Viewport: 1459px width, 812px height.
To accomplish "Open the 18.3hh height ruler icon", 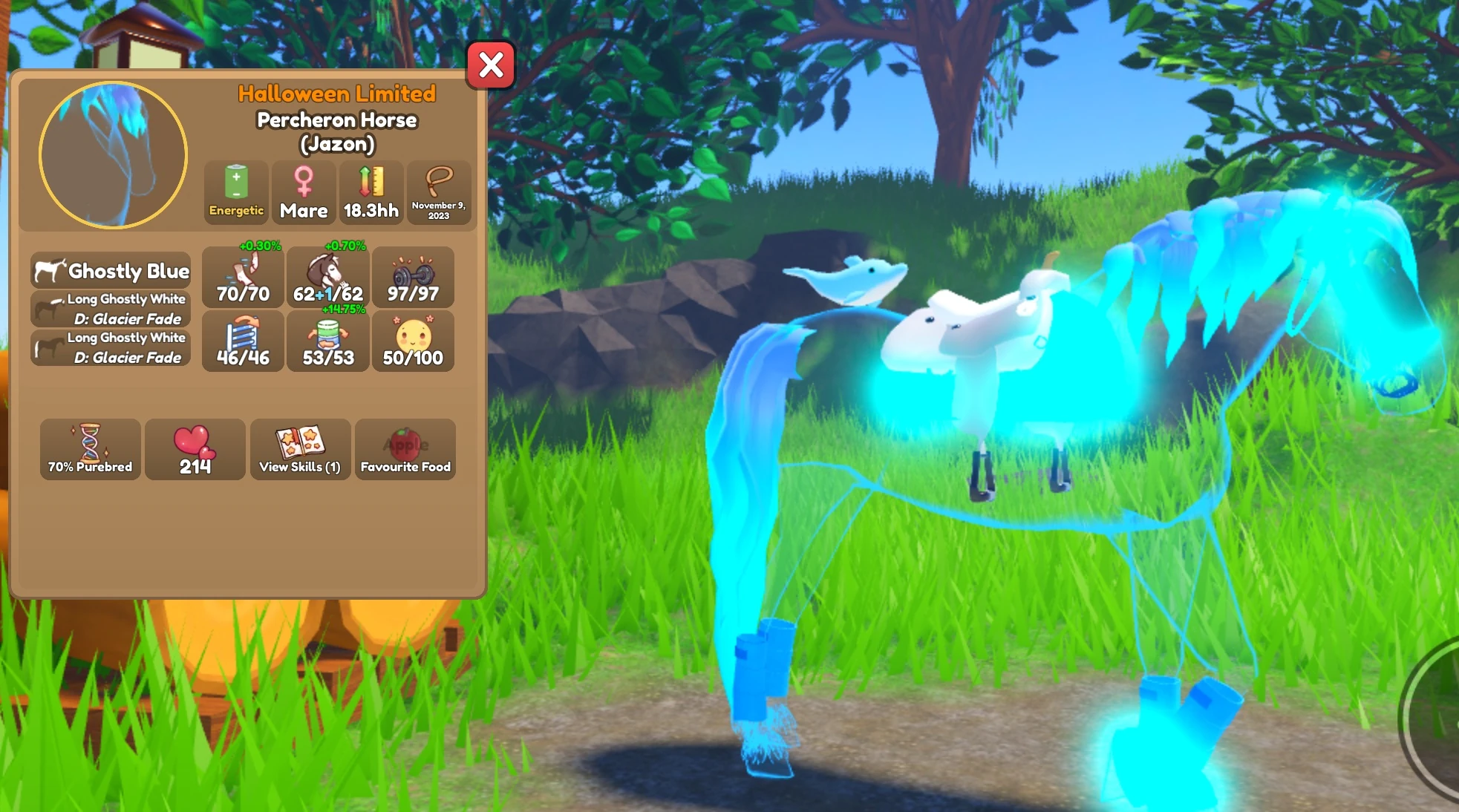I will click(x=370, y=191).
